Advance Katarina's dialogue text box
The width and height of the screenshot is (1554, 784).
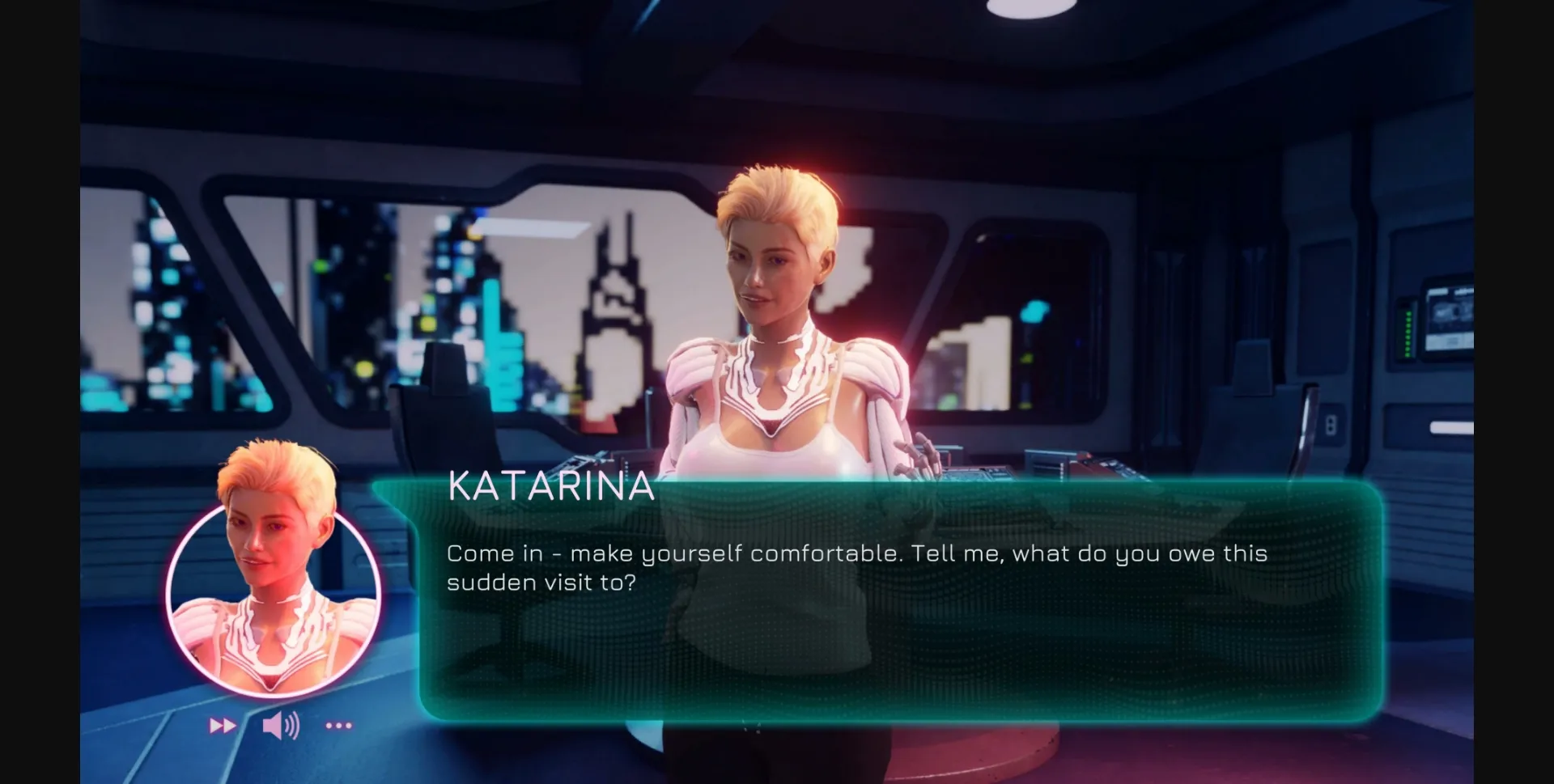pos(898,599)
